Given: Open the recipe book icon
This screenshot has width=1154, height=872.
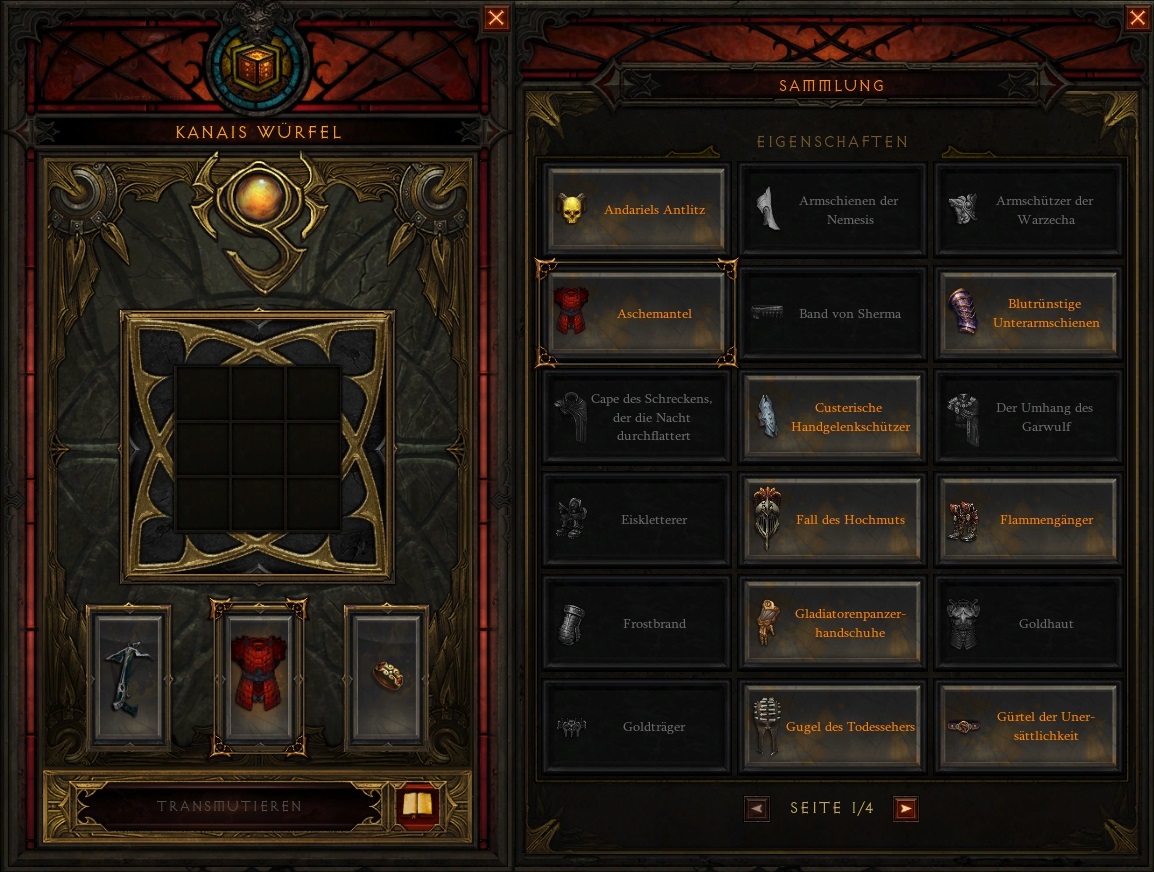Looking at the screenshot, I should coord(417,805).
